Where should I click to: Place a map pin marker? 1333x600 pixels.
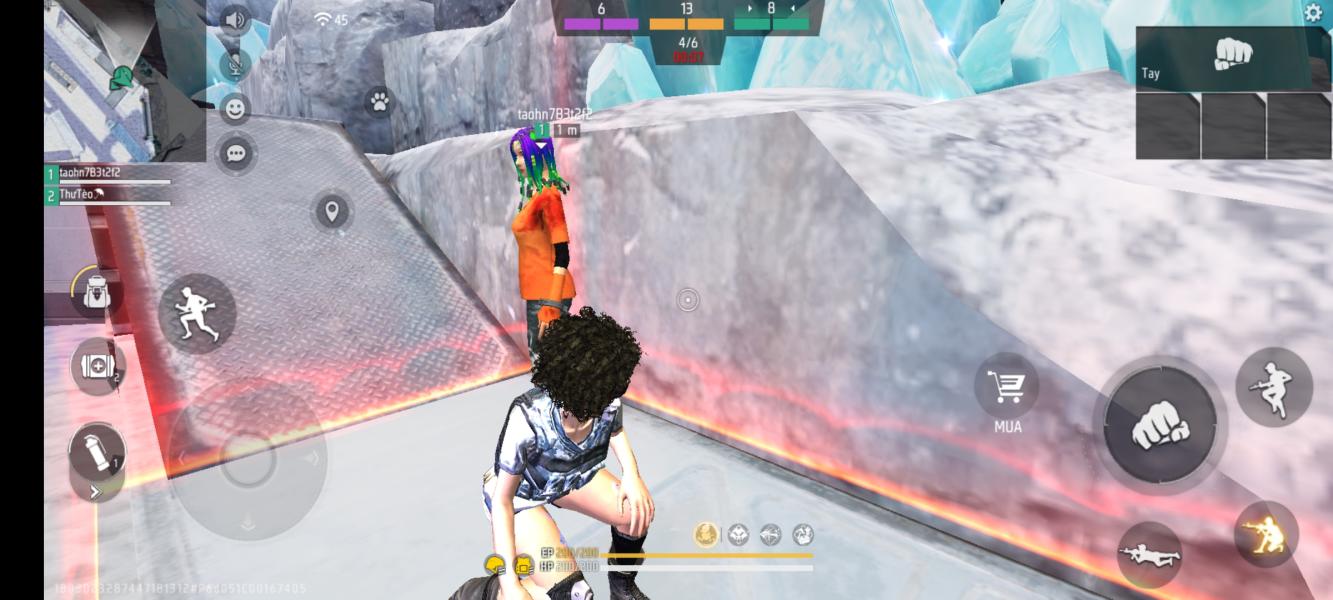click(x=331, y=212)
